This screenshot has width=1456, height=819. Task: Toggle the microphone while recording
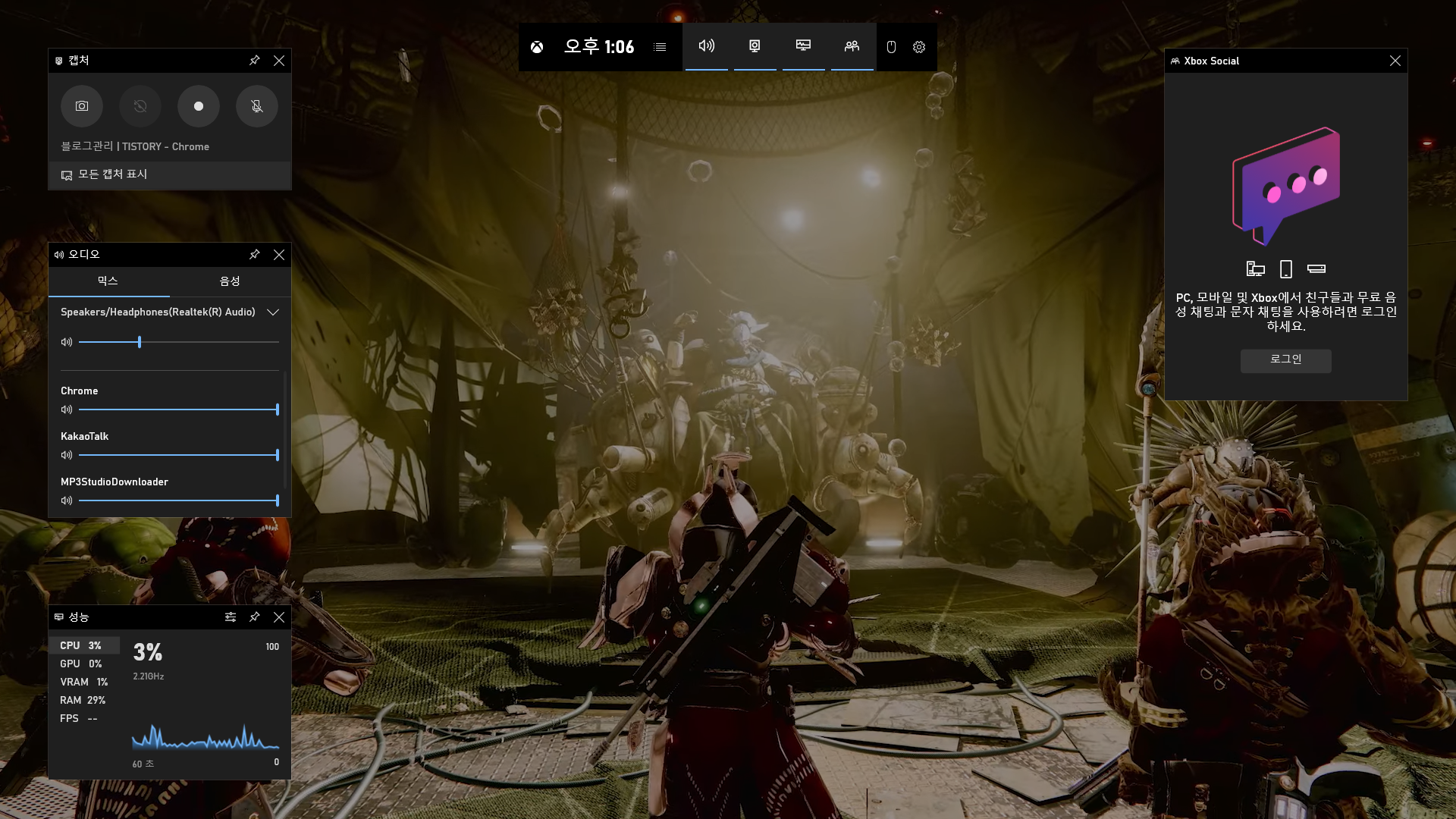[x=257, y=106]
